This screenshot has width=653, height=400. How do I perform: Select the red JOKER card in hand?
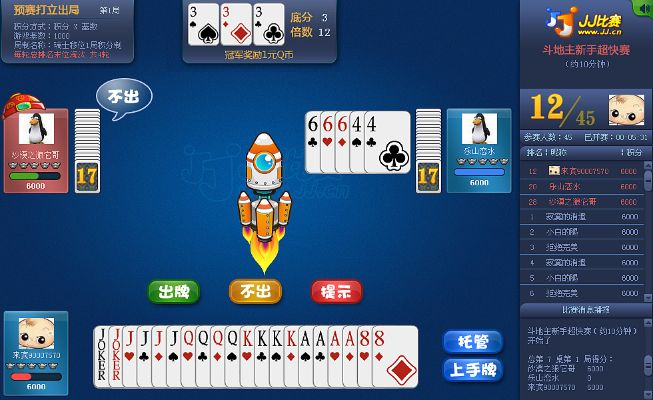(116, 356)
